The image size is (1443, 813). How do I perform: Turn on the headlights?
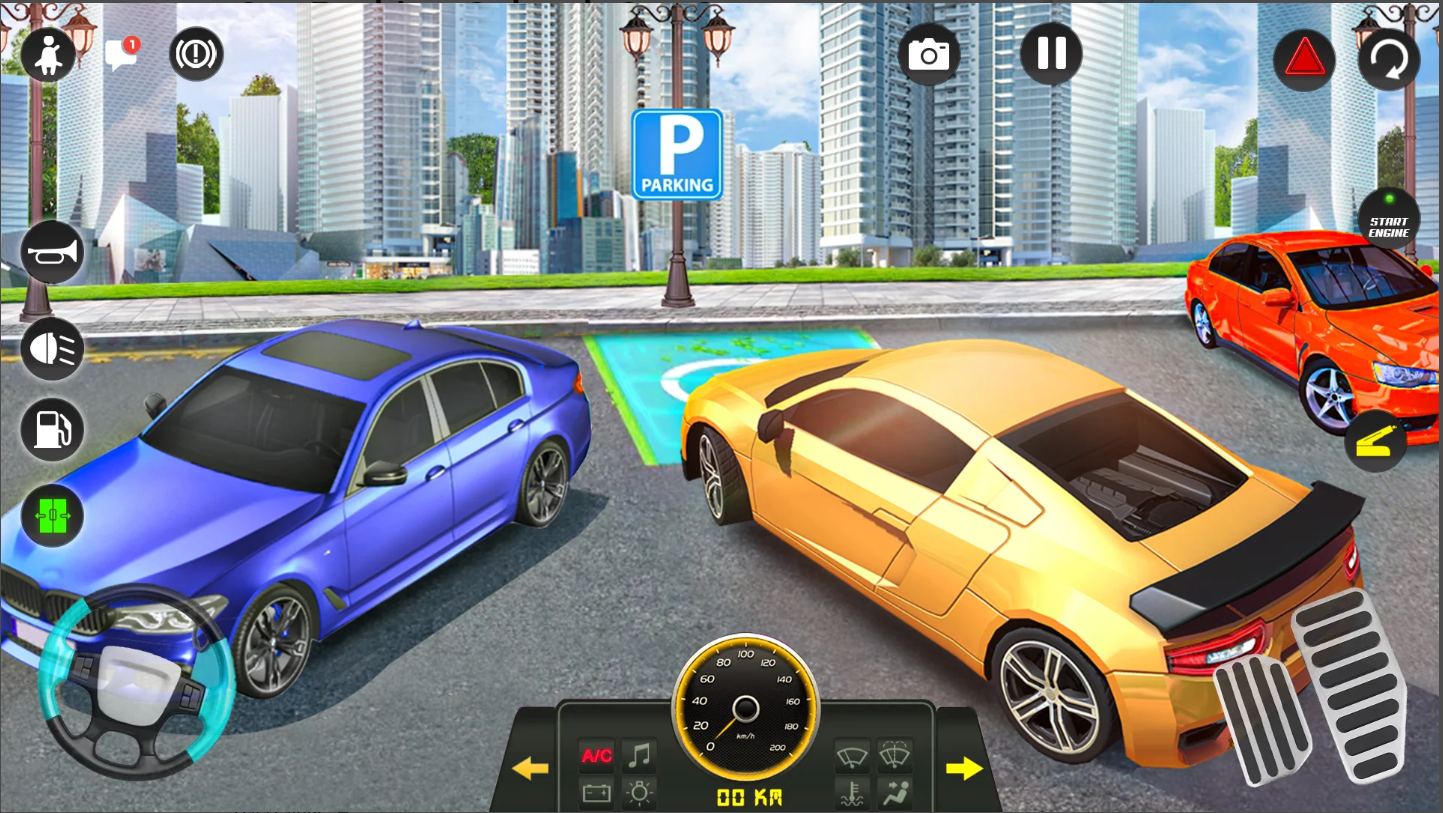tap(52, 347)
